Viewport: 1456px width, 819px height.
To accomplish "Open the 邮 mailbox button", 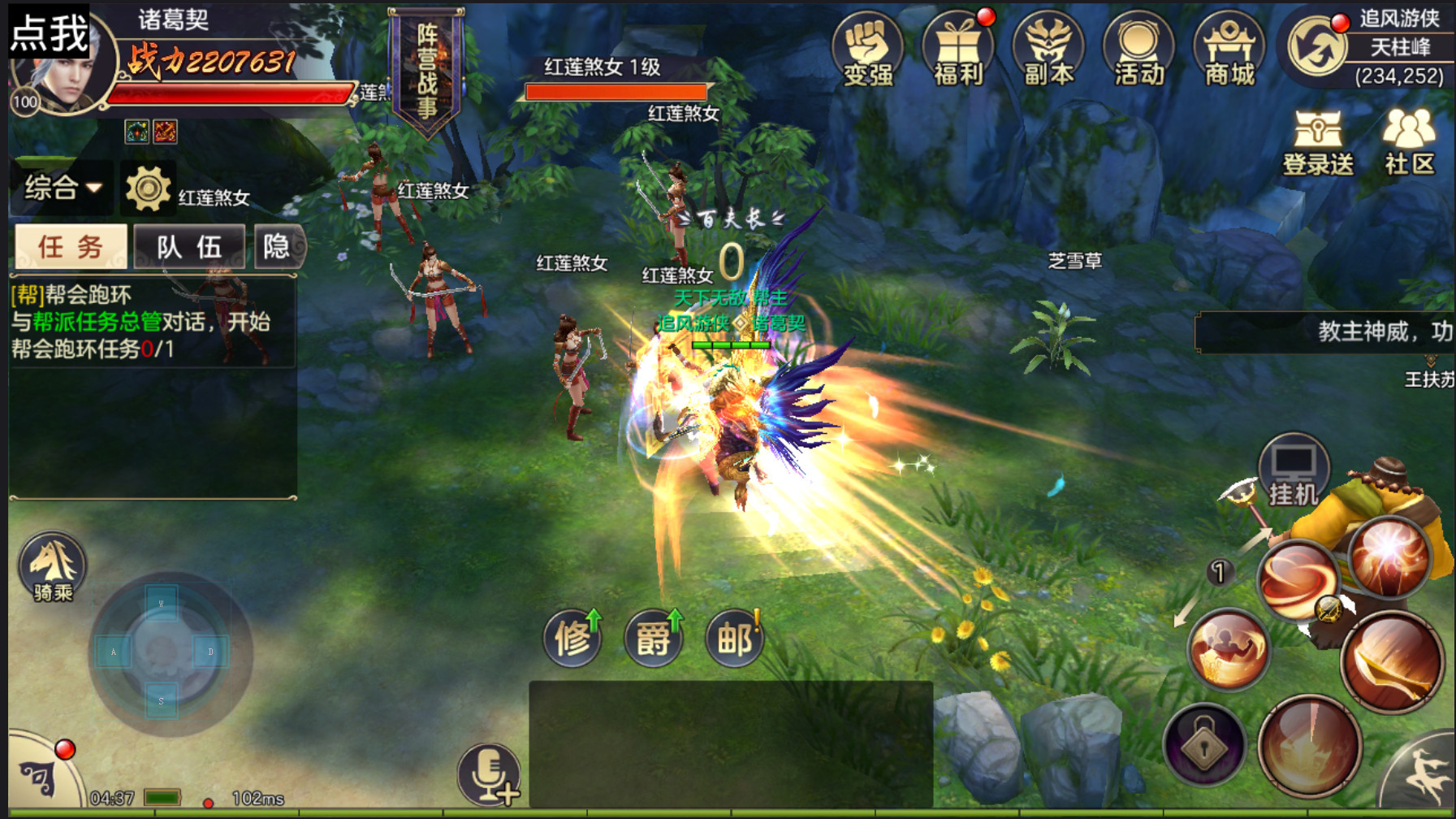I will point(735,639).
